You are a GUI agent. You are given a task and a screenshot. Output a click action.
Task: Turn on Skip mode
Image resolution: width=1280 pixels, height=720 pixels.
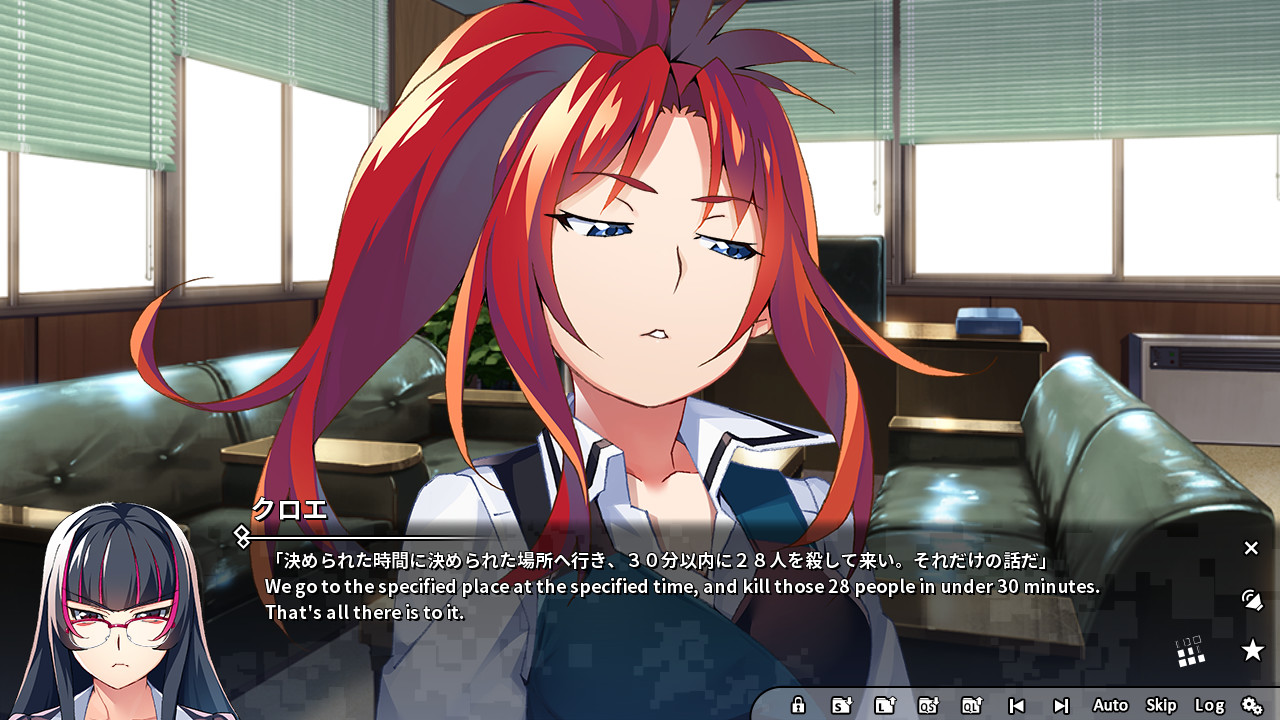pyautogui.click(x=1161, y=704)
